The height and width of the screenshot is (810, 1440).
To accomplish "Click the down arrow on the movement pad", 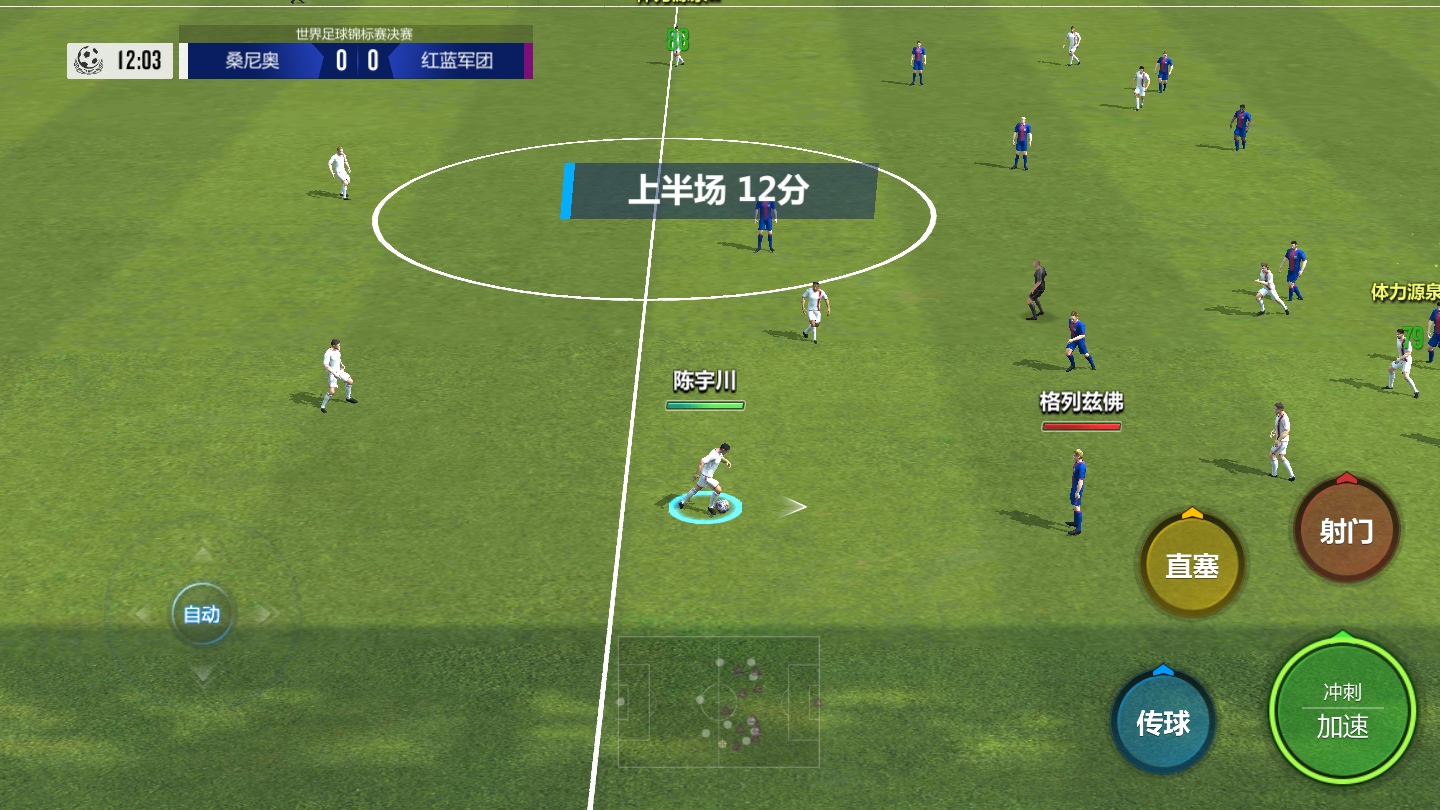I will 203,675.
